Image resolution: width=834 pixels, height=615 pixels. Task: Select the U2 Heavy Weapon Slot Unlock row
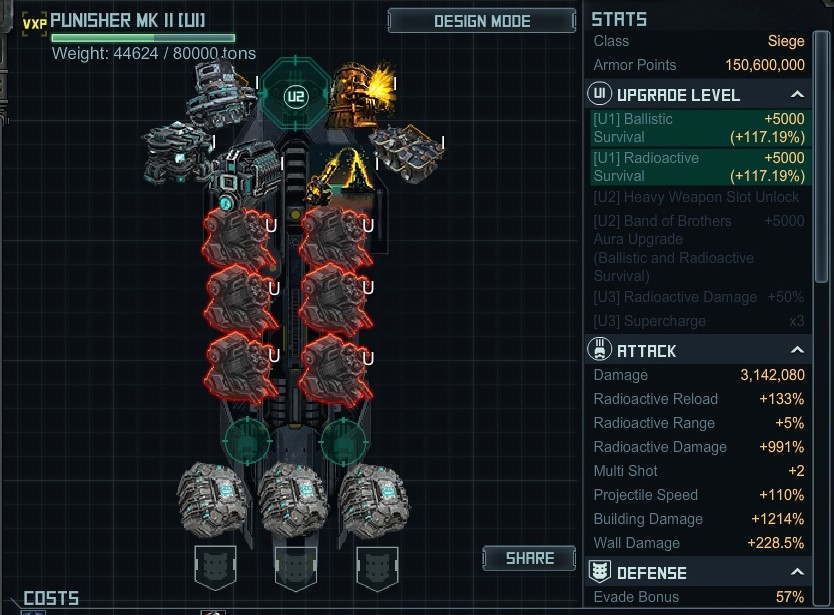click(x=698, y=197)
